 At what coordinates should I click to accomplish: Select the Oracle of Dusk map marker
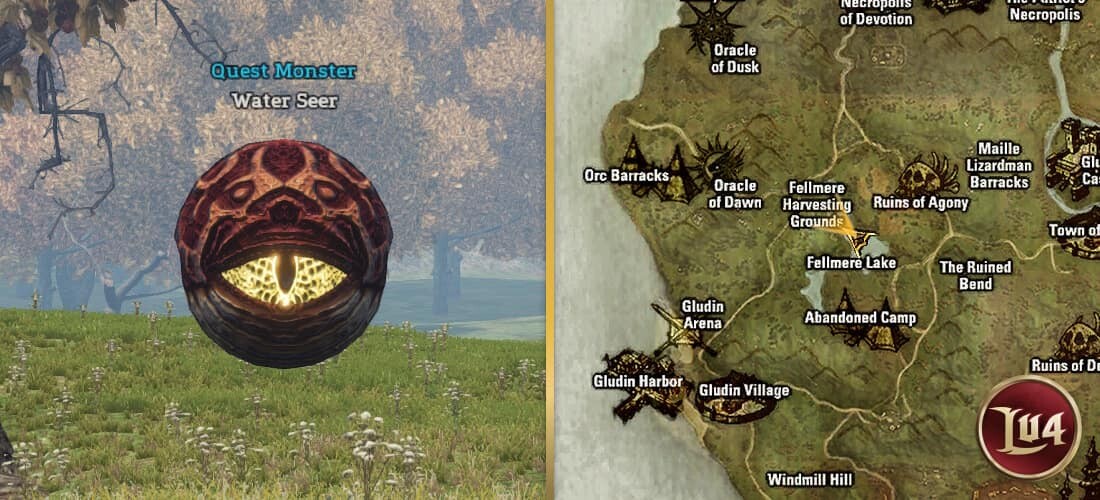(718, 24)
